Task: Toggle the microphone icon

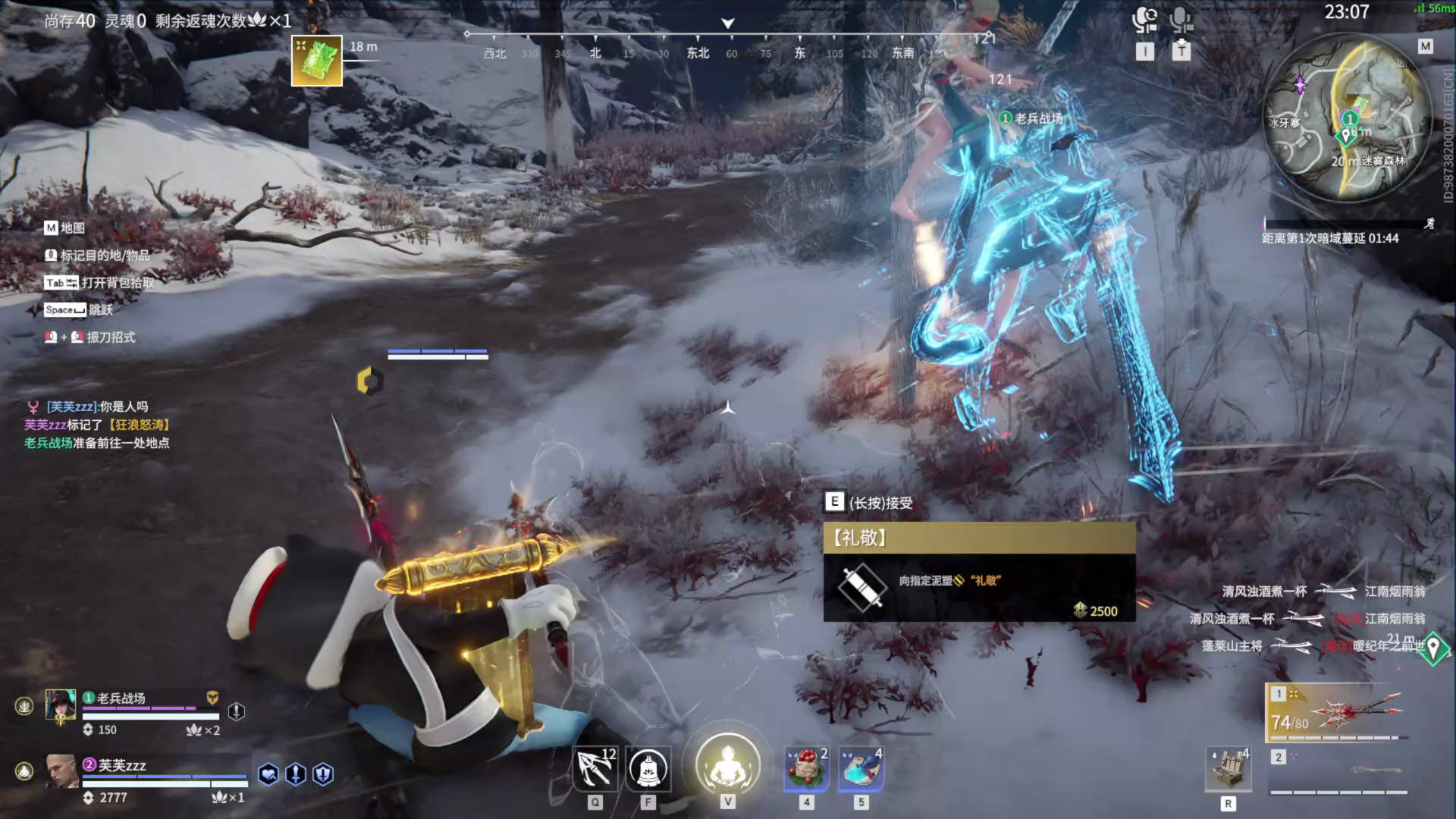Action: click(1181, 20)
